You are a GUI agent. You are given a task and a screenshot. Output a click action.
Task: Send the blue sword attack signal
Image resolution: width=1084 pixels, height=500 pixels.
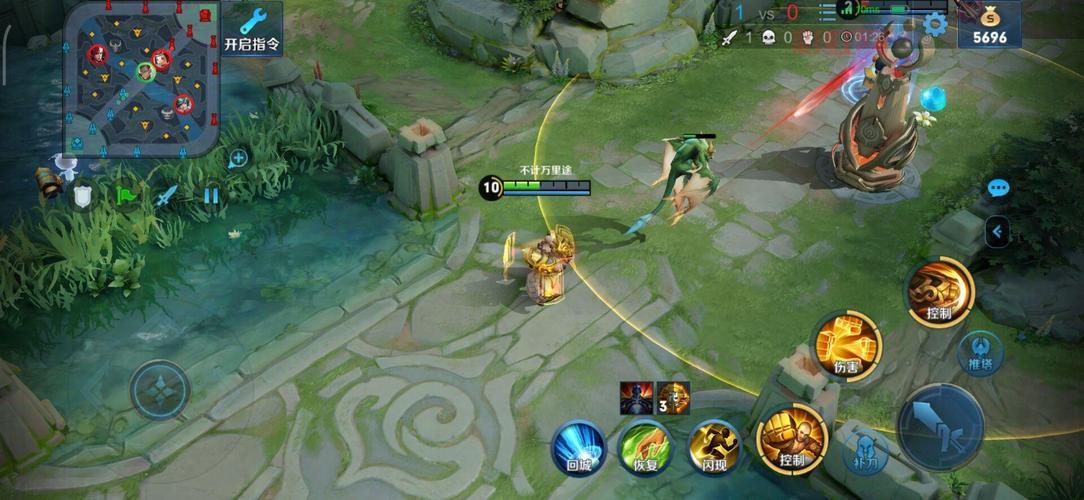pos(167,196)
